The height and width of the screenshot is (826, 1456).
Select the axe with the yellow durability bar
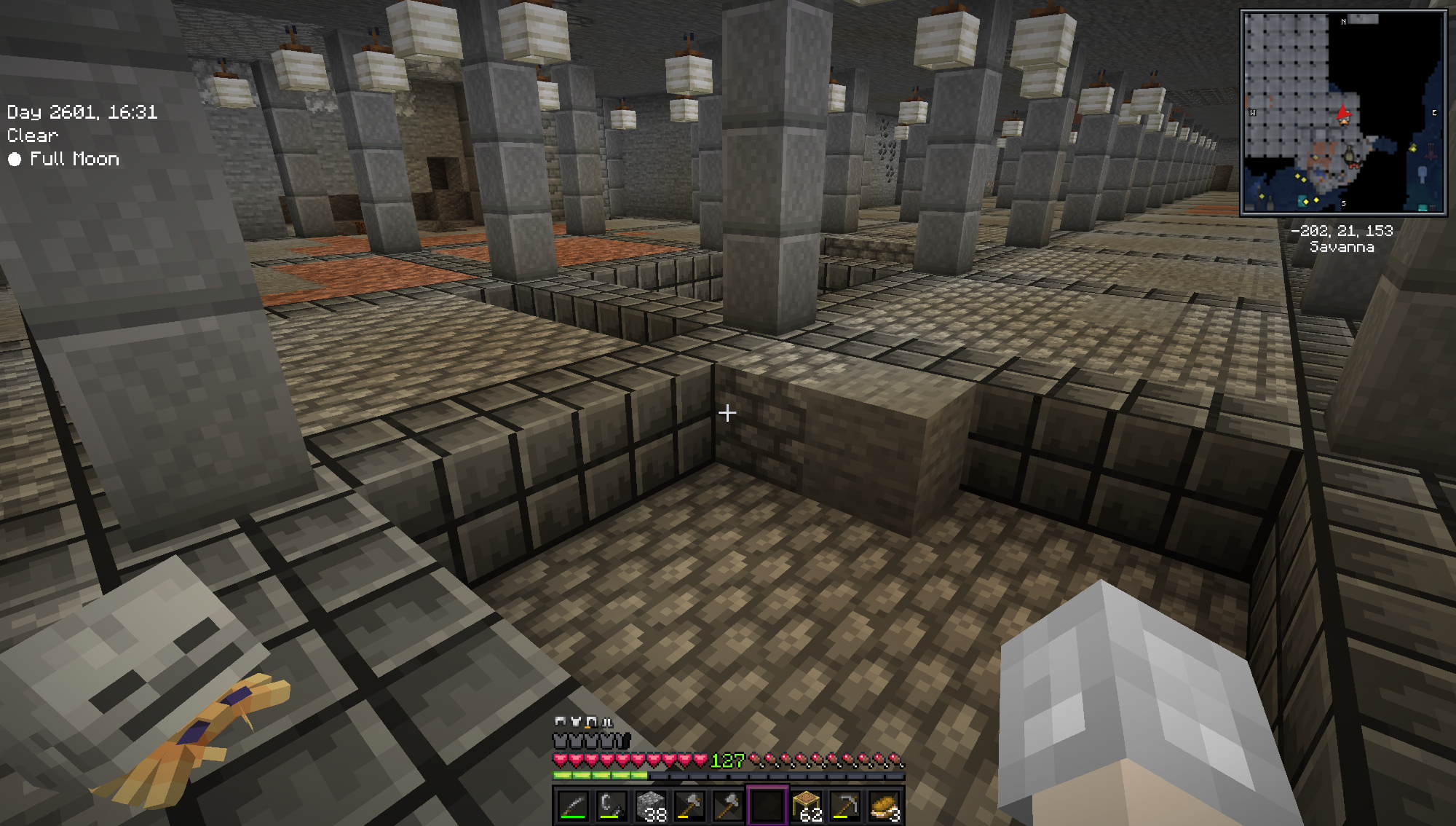click(689, 806)
